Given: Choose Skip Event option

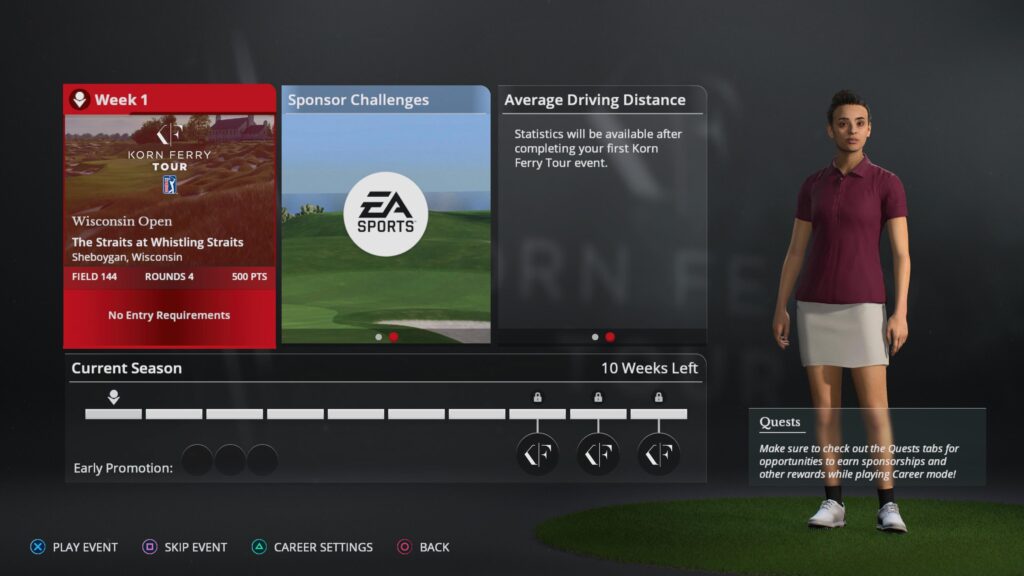Looking at the screenshot, I should click(x=185, y=547).
